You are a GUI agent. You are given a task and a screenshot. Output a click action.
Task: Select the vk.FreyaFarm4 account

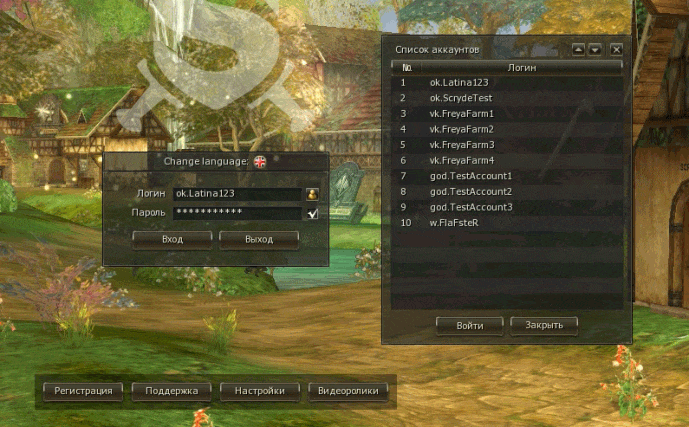click(x=461, y=160)
